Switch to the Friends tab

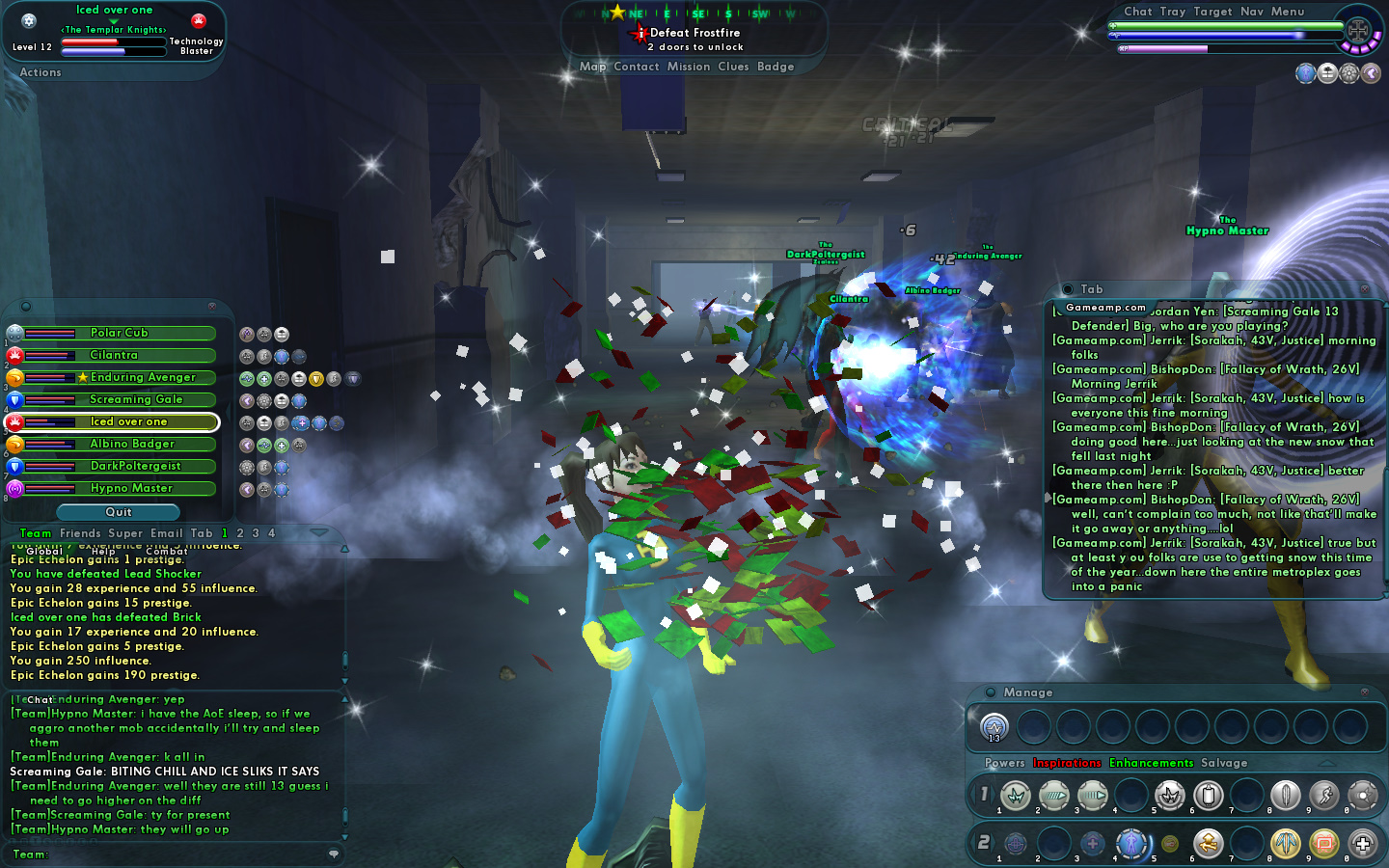[80, 533]
